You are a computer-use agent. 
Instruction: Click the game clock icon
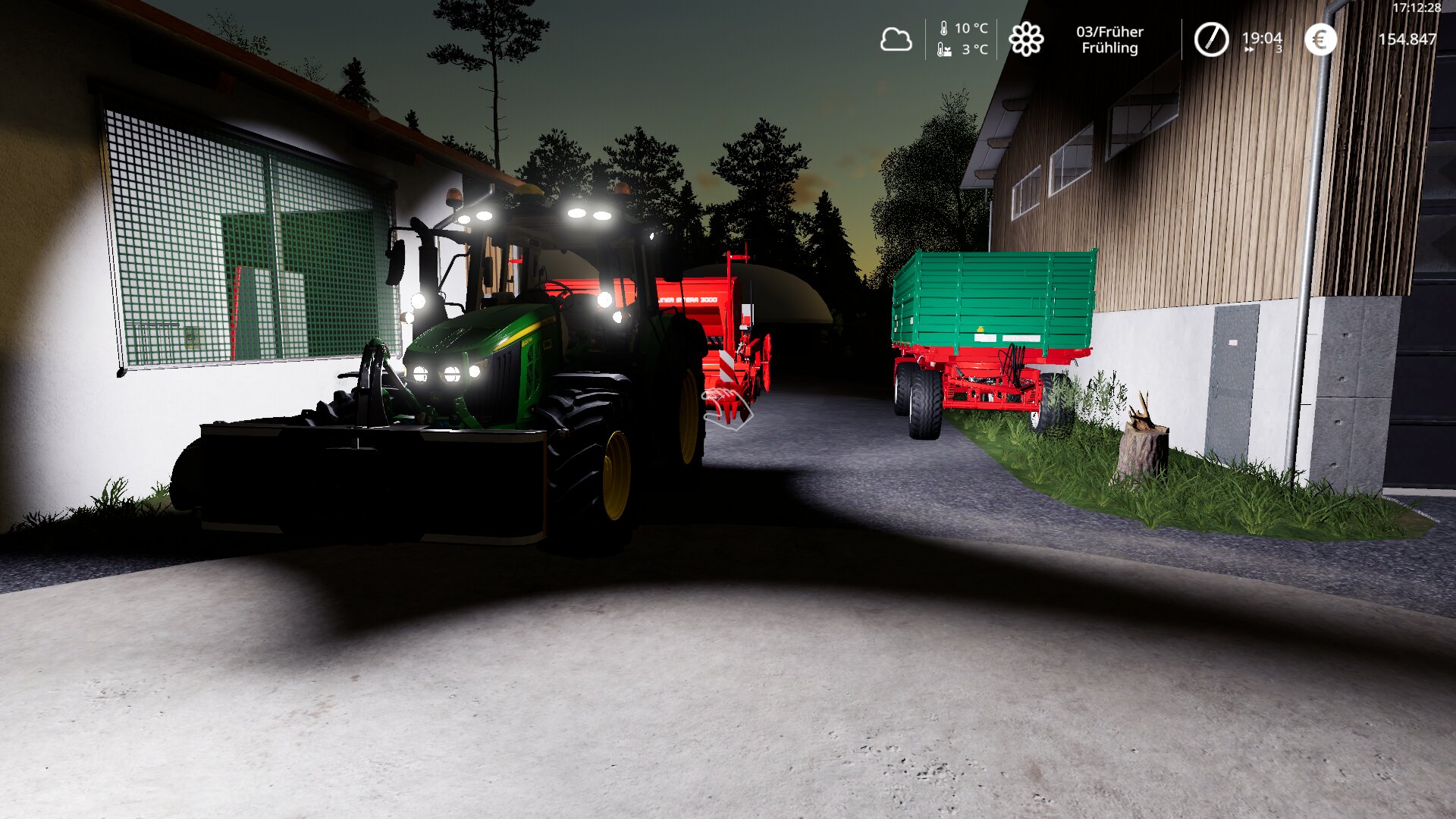pos(1211,39)
